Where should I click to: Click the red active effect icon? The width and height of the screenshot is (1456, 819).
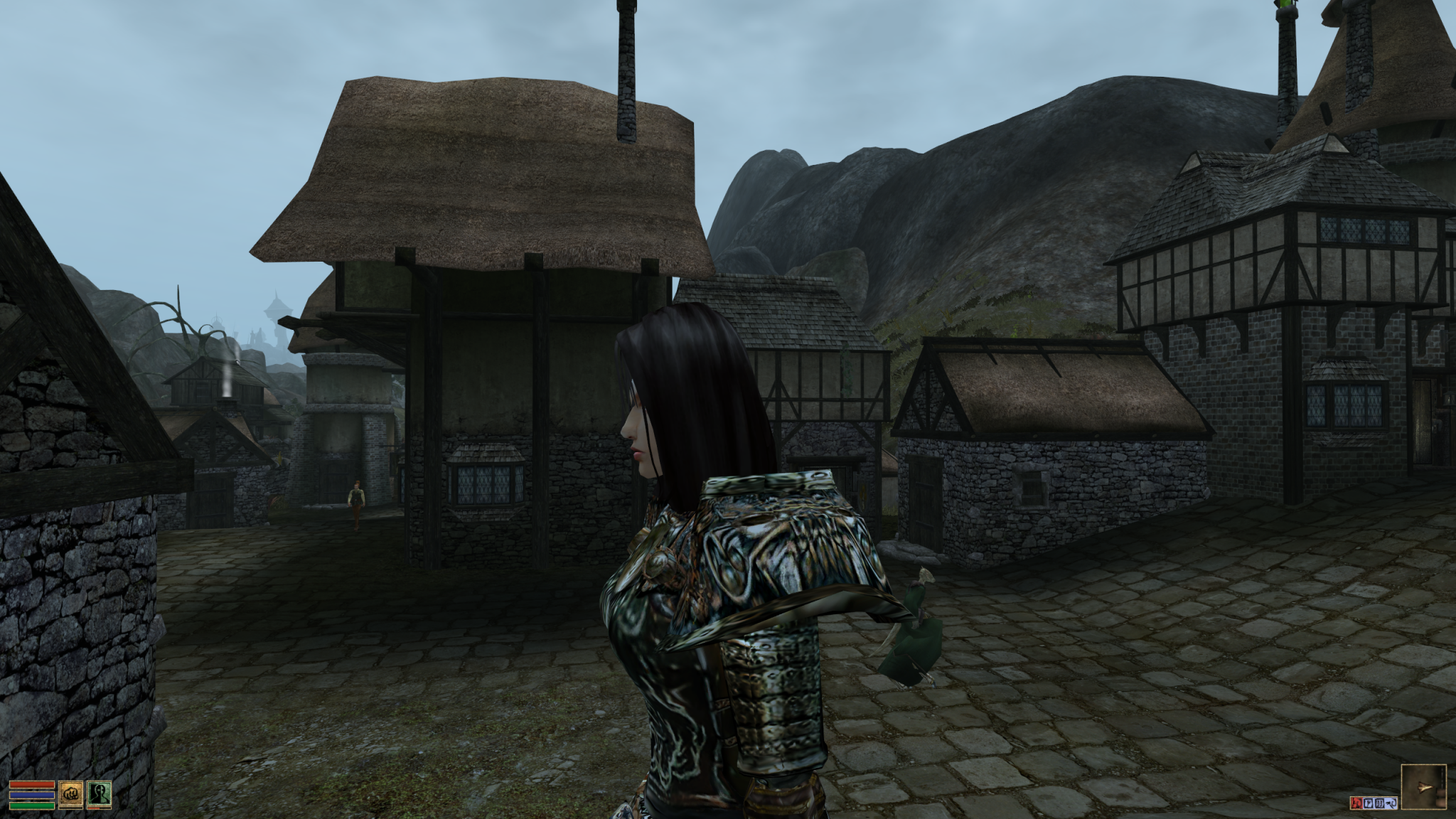[1357, 803]
